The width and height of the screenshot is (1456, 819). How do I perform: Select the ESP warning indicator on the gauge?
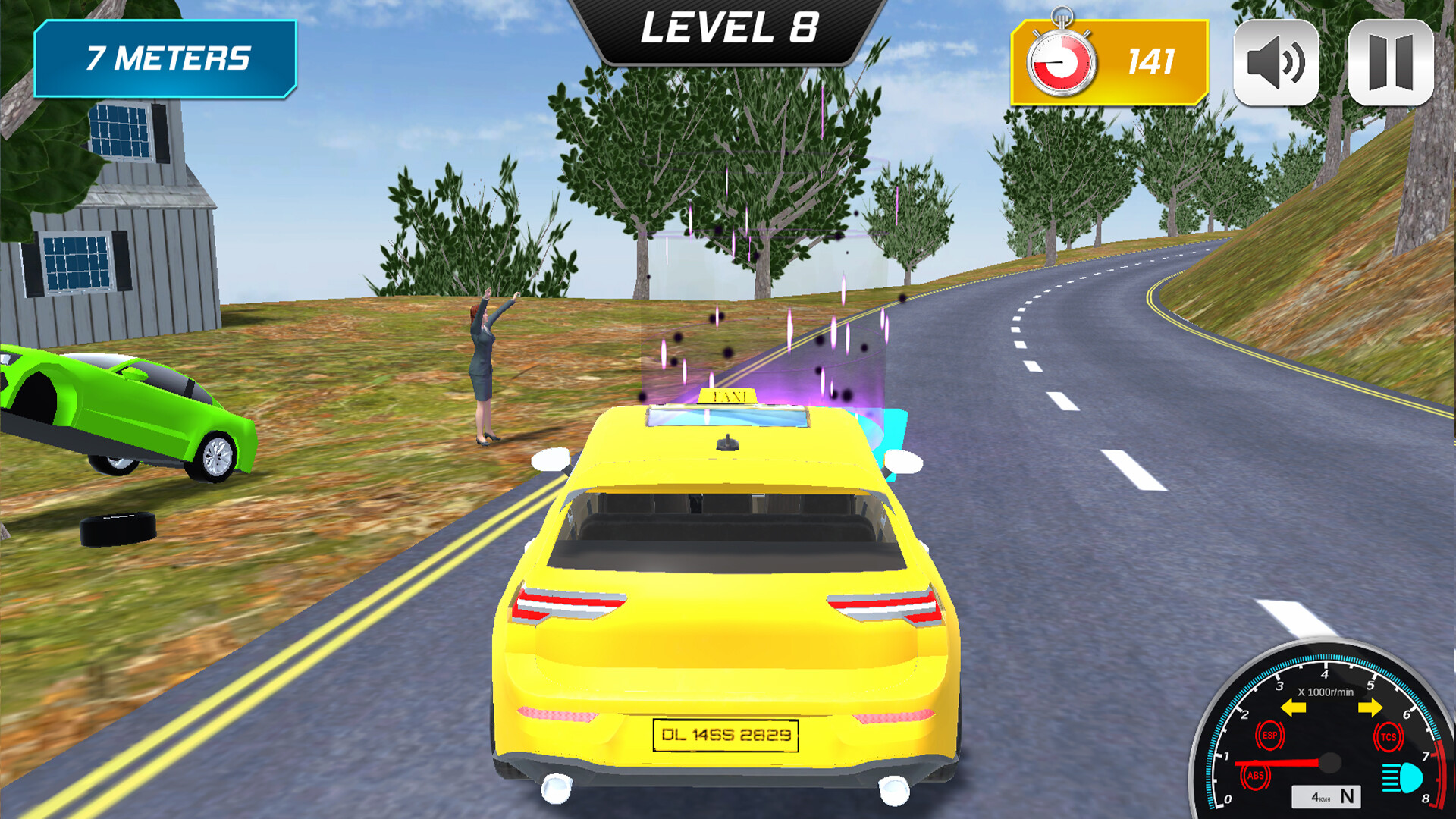(x=1271, y=734)
